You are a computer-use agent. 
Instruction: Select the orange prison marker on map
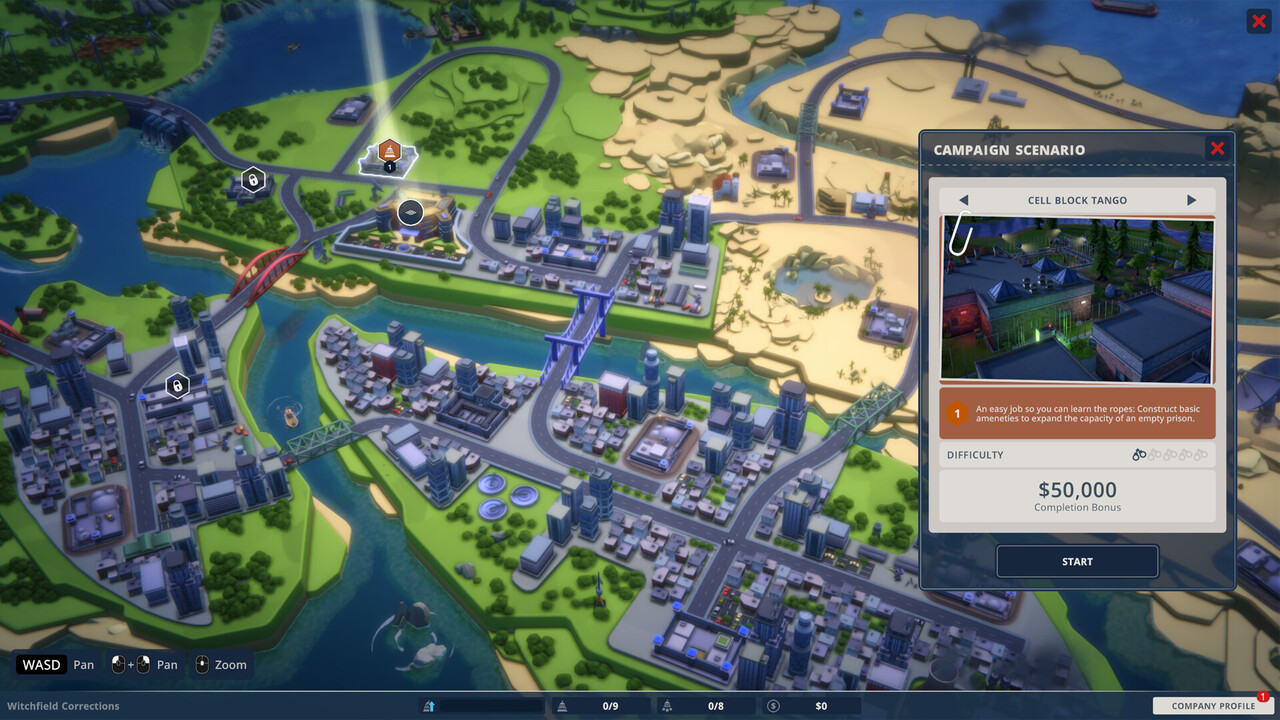click(390, 153)
